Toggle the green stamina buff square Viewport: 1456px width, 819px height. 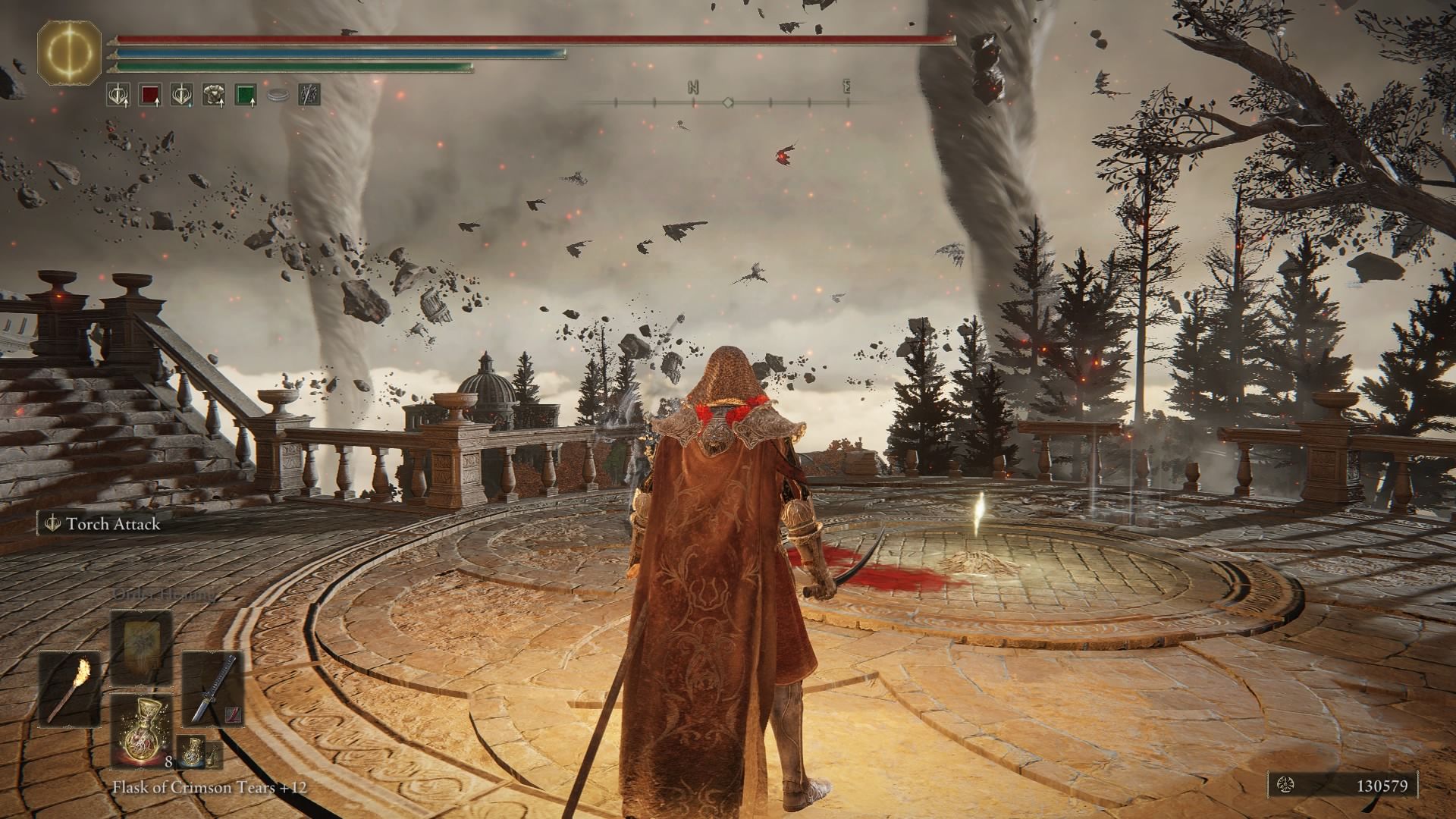244,95
